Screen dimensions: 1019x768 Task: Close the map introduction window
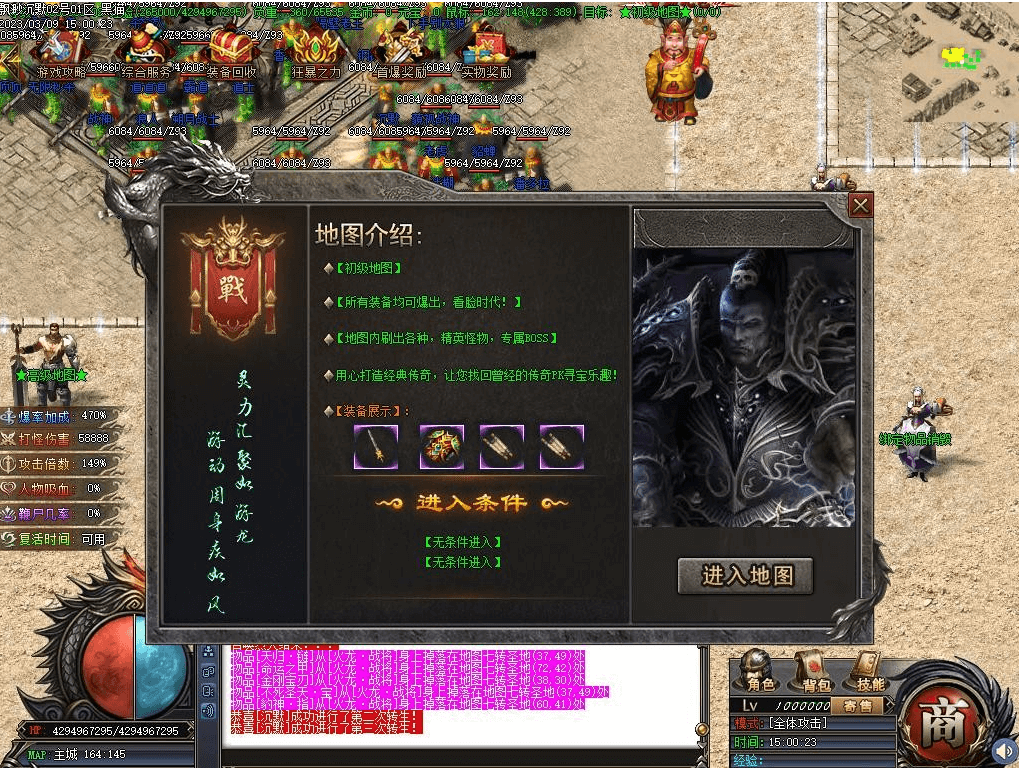point(860,206)
